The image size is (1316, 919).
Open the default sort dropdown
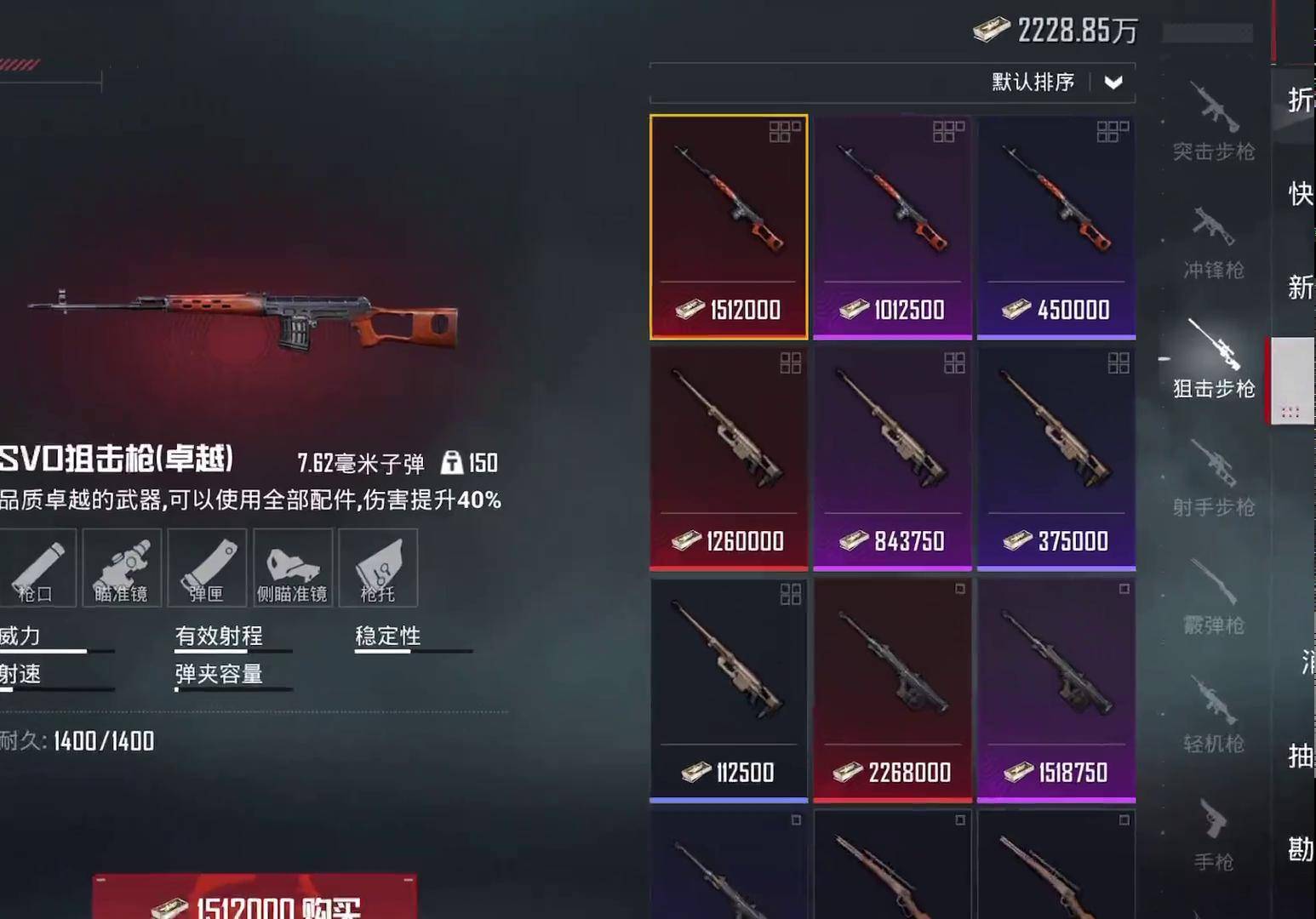click(x=1113, y=83)
